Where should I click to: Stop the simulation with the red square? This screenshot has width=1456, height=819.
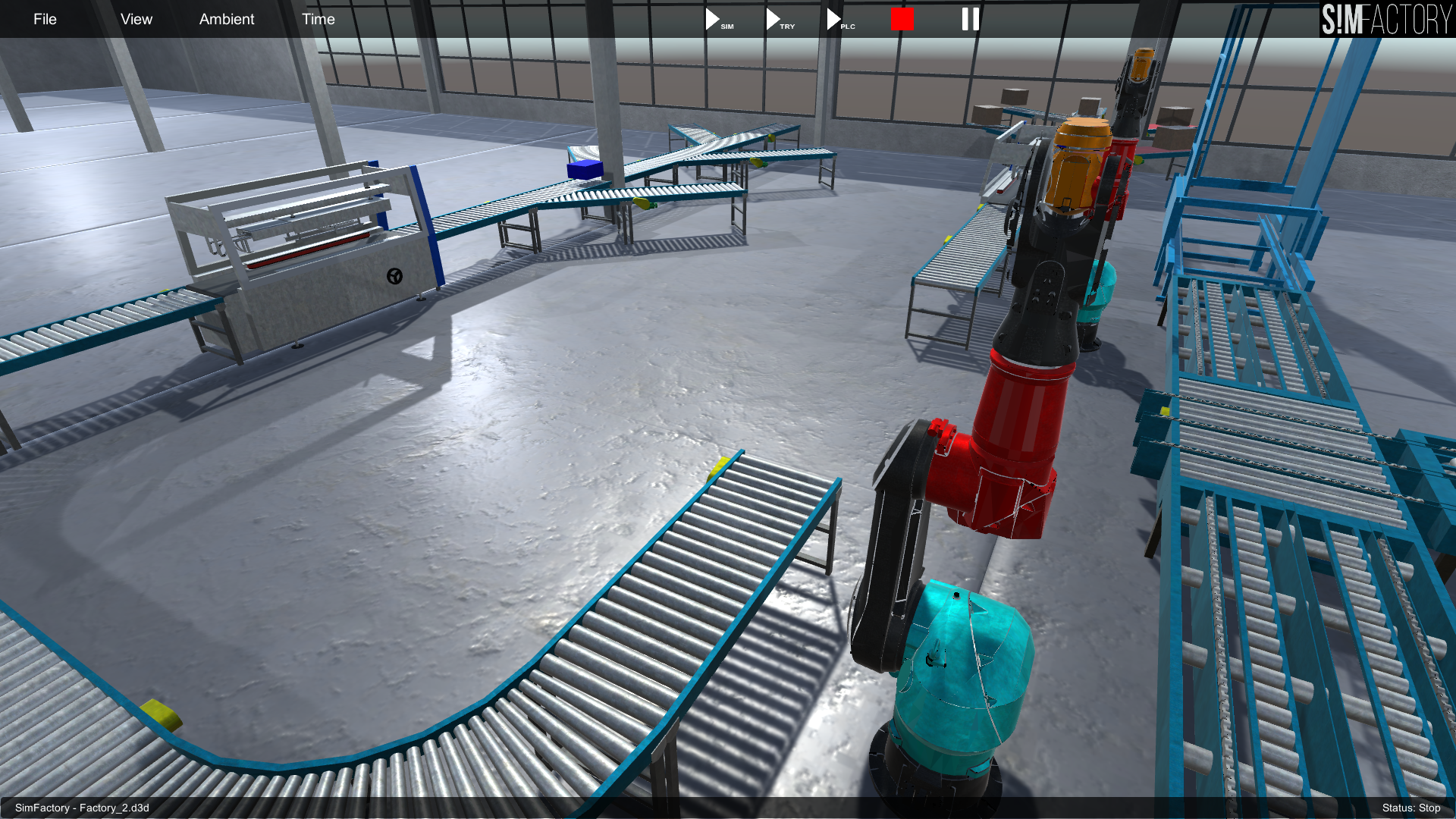(x=902, y=19)
